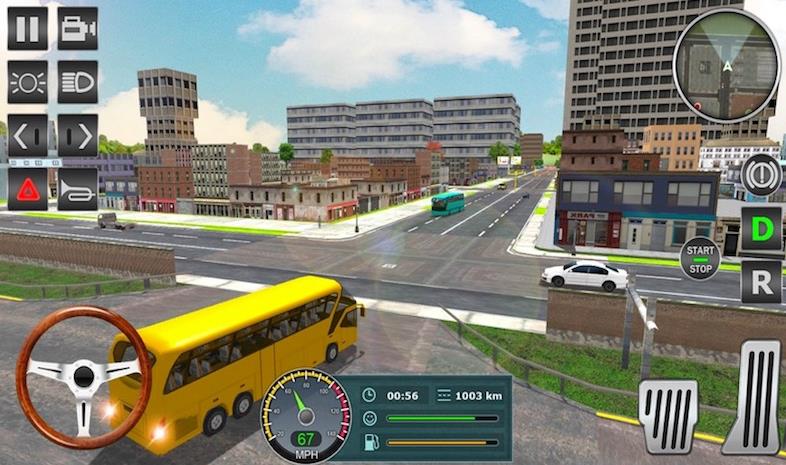Activate the right turn signal

click(77, 135)
